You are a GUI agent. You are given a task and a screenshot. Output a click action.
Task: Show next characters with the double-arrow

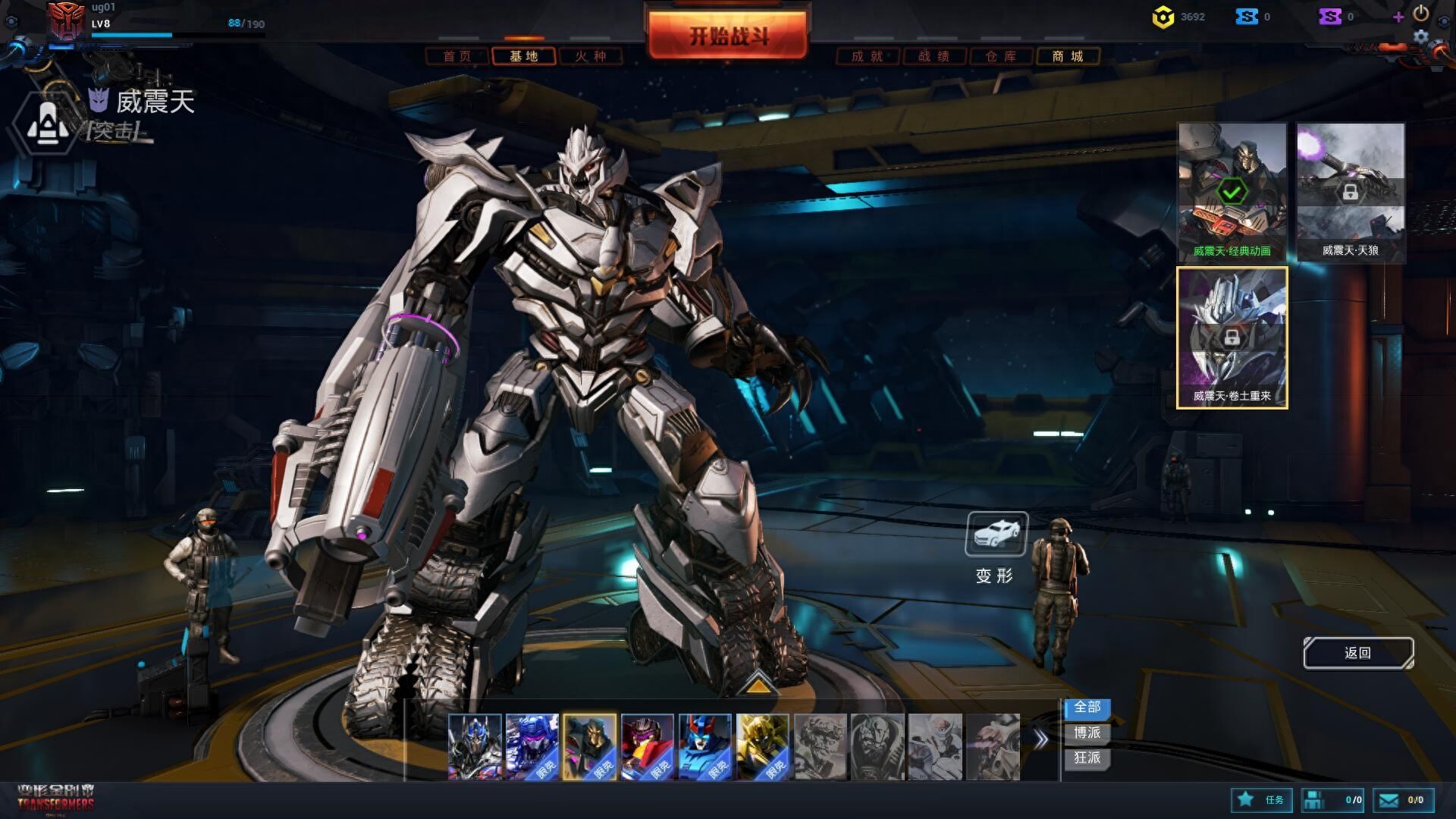click(x=1041, y=739)
